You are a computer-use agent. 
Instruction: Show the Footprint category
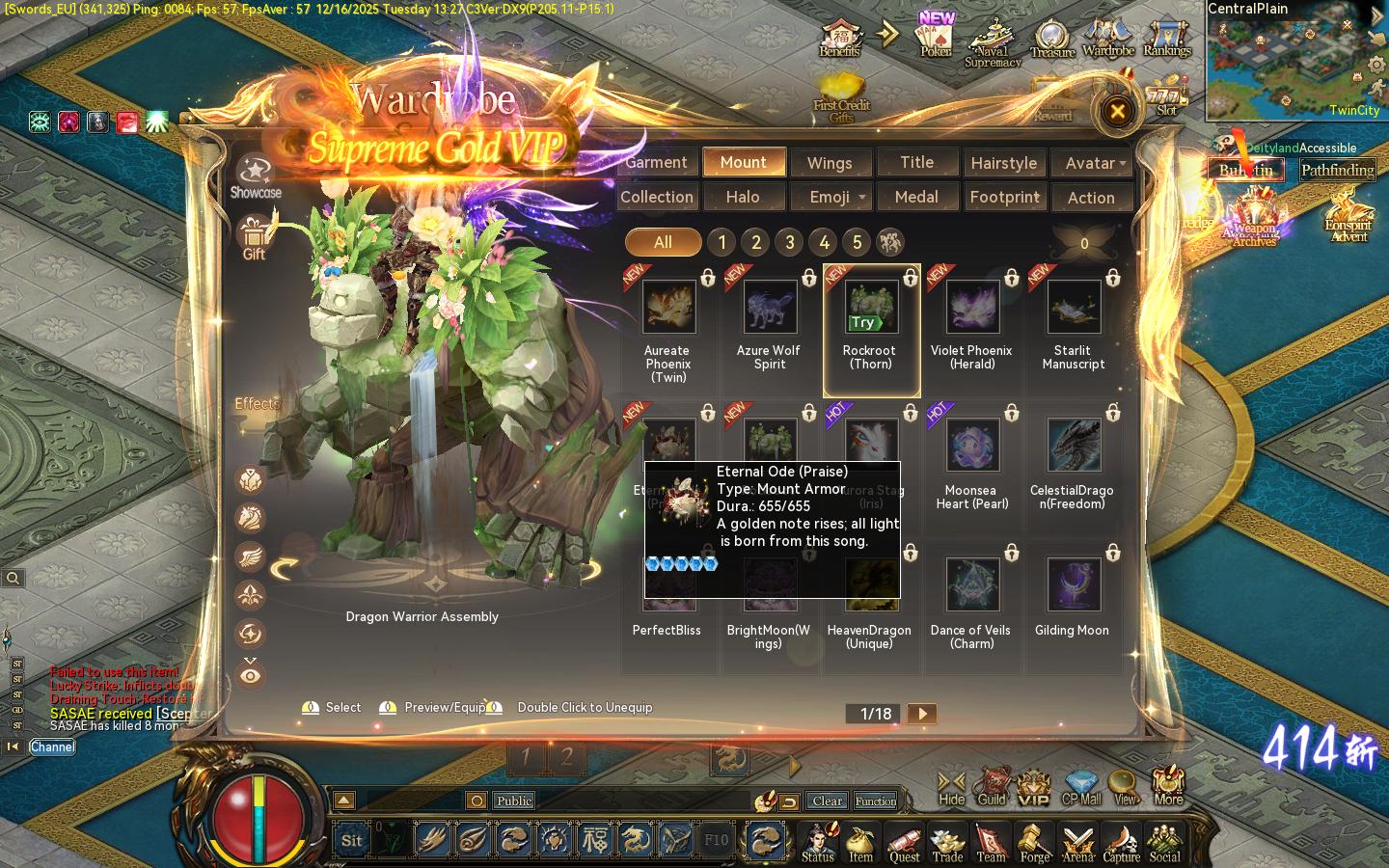pos(1004,197)
